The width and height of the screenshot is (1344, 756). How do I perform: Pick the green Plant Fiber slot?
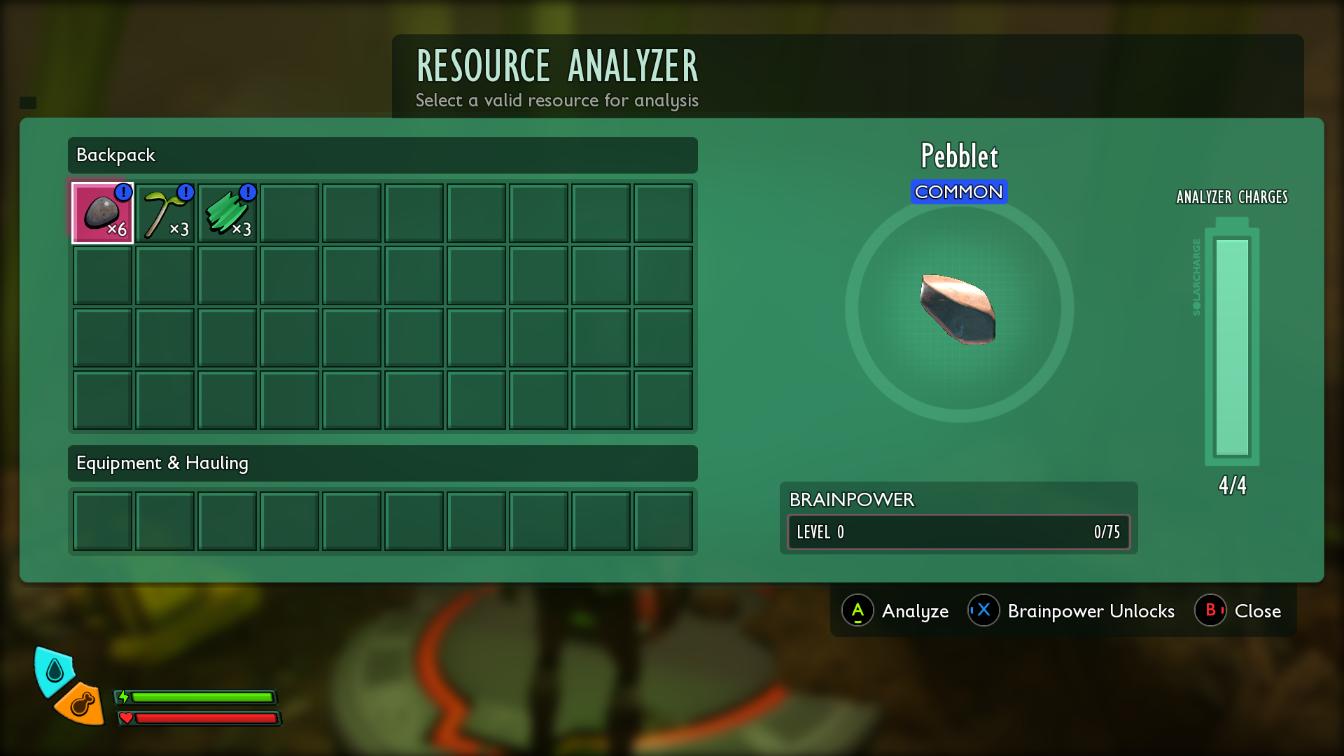(227, 213)
